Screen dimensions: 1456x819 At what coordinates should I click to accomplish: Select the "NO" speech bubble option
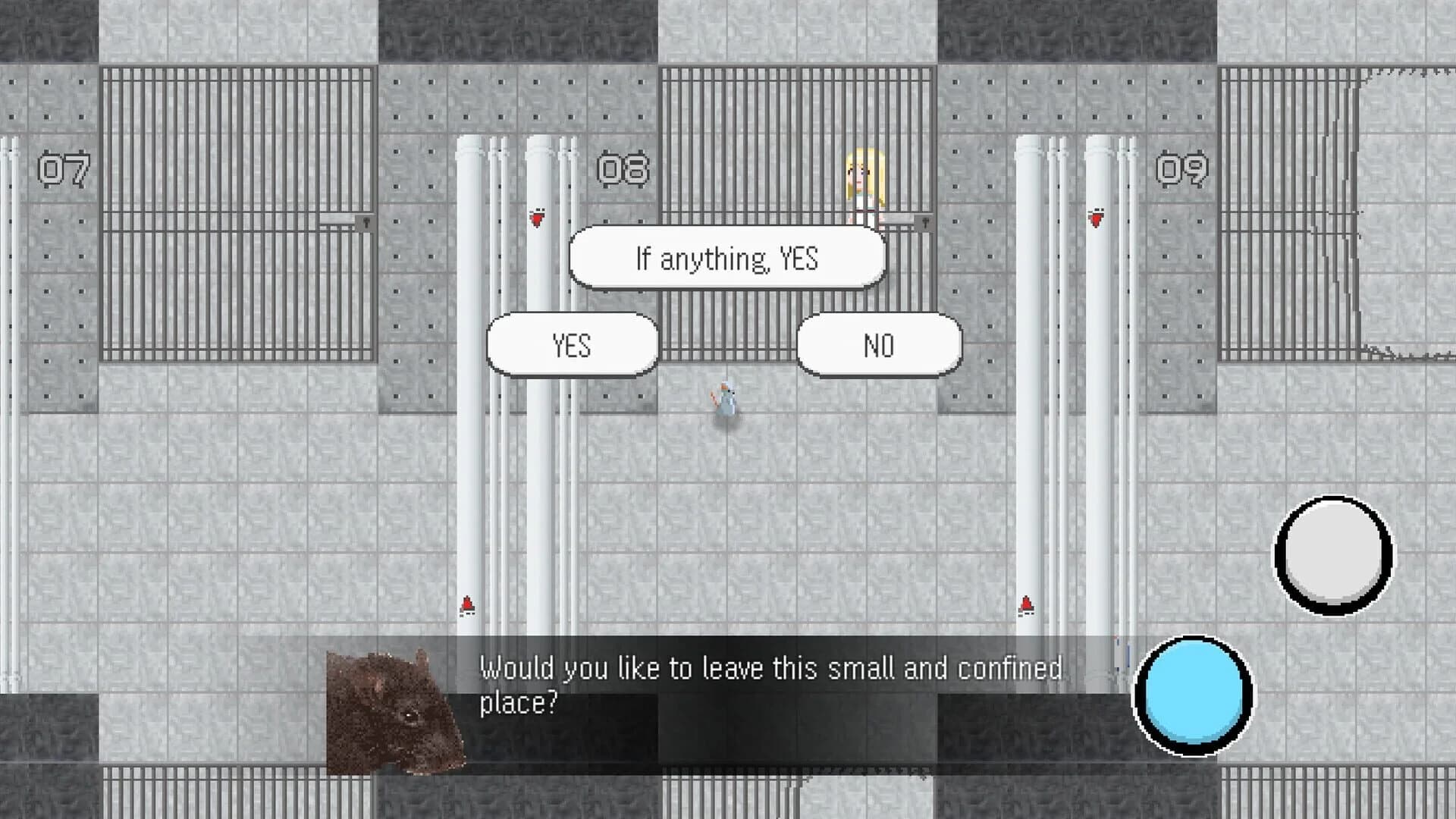[878, 346]
